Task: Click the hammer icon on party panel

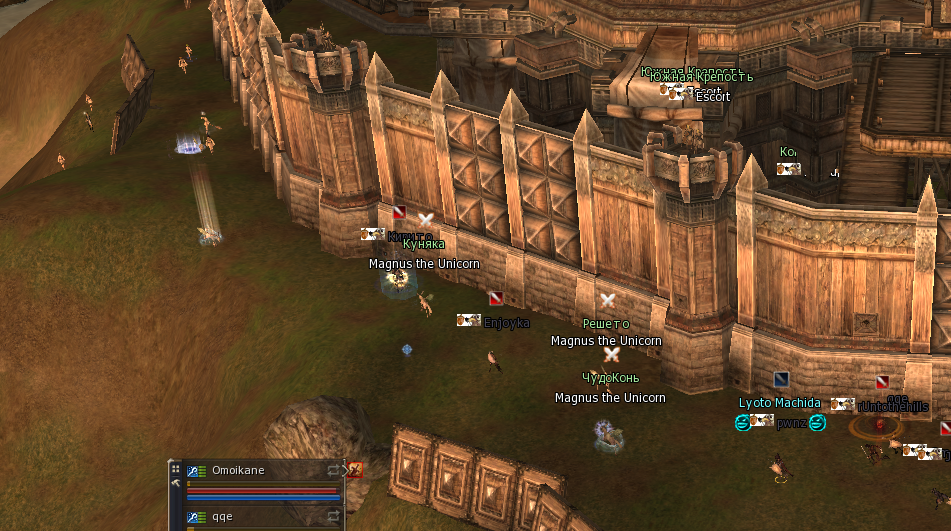Action: pos(176,483)
